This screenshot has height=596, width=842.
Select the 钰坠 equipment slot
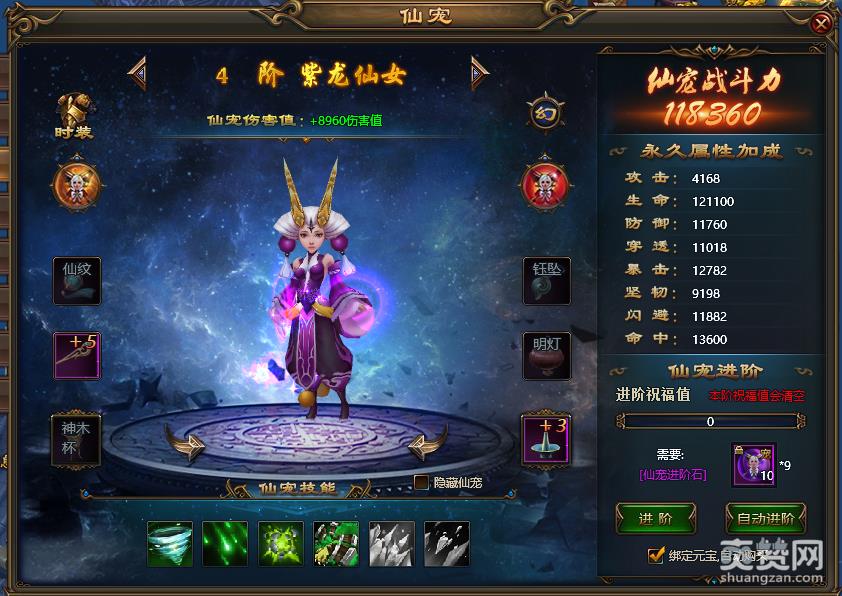pyautogui.click(x=546, y=280)
